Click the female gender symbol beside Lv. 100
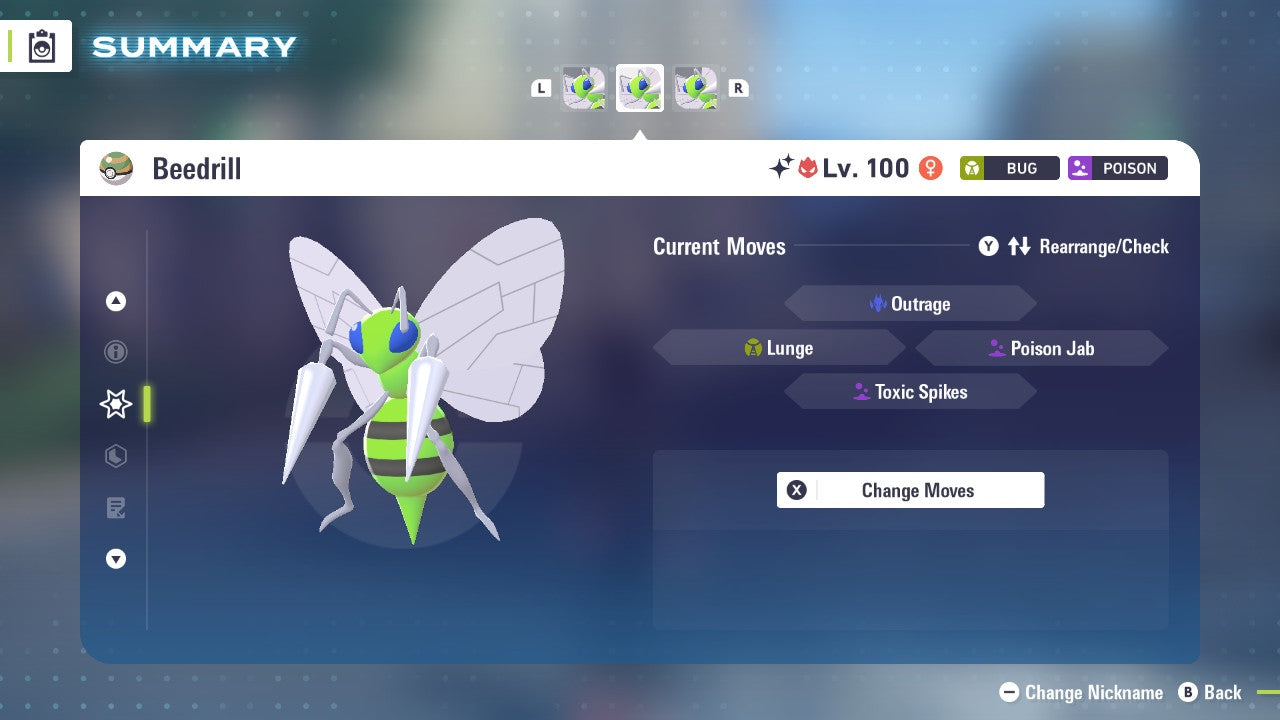1280x720 pixels. pyautogui.click(x=929, y=168)
